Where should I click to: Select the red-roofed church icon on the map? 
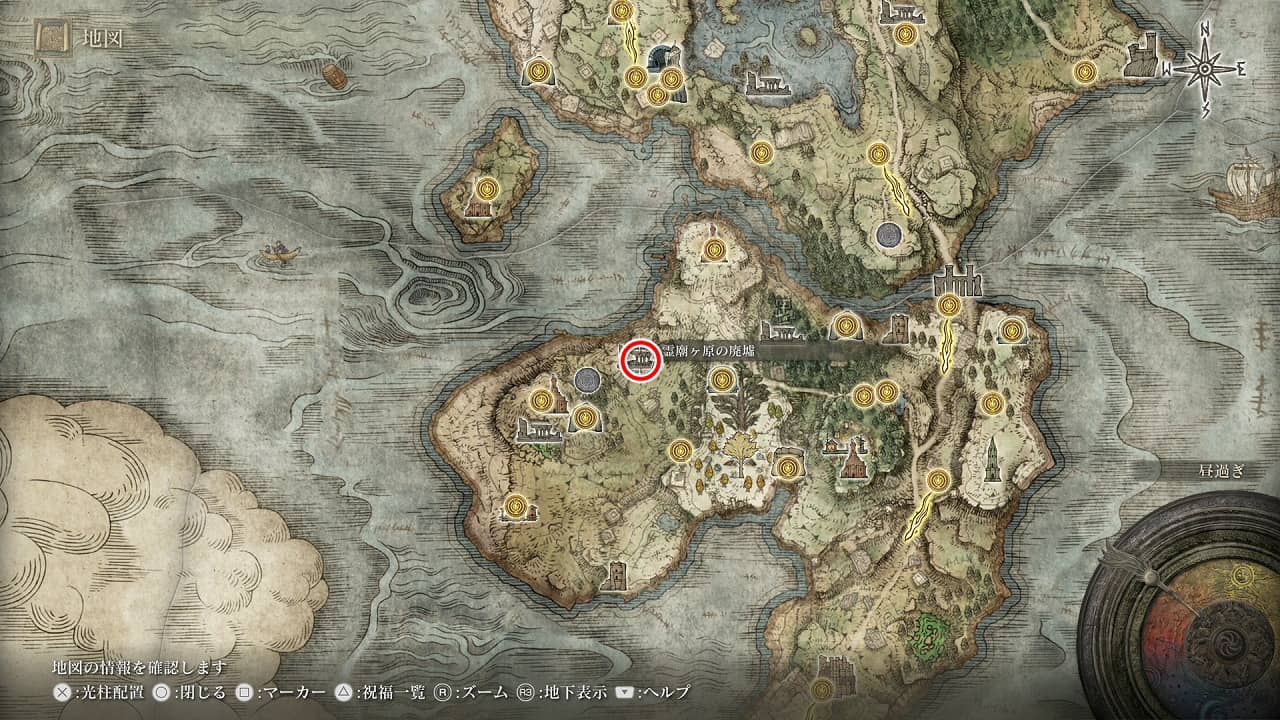(x=852, y=463)
